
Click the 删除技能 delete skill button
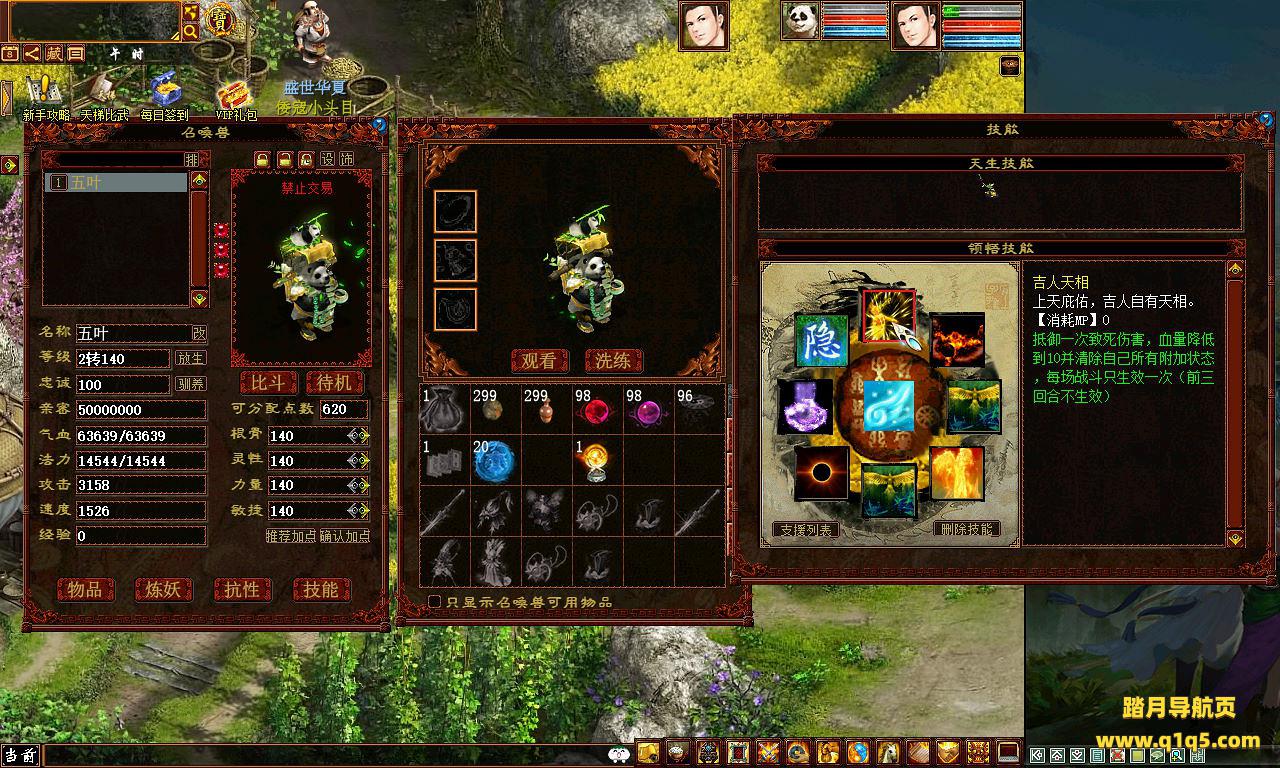pyautogui.click(x=966, y=529)
